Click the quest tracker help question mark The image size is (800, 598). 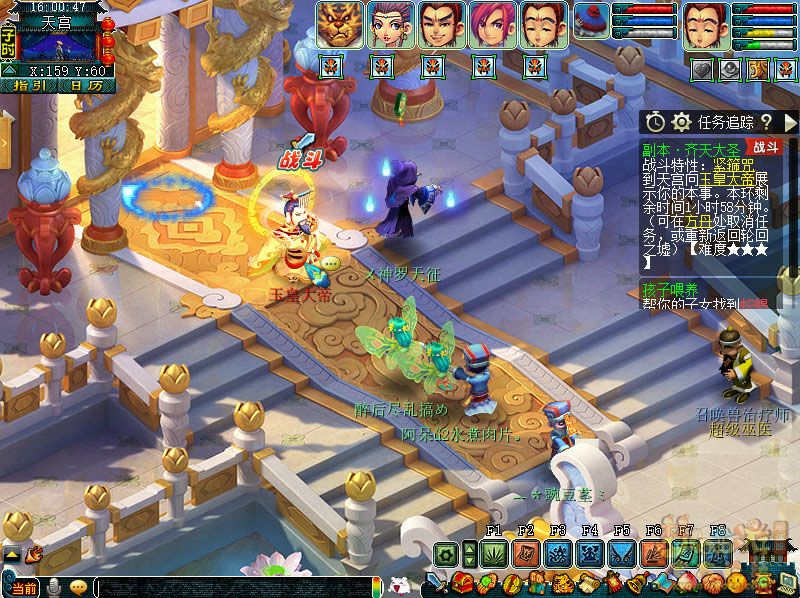click(x=766, y=122)
